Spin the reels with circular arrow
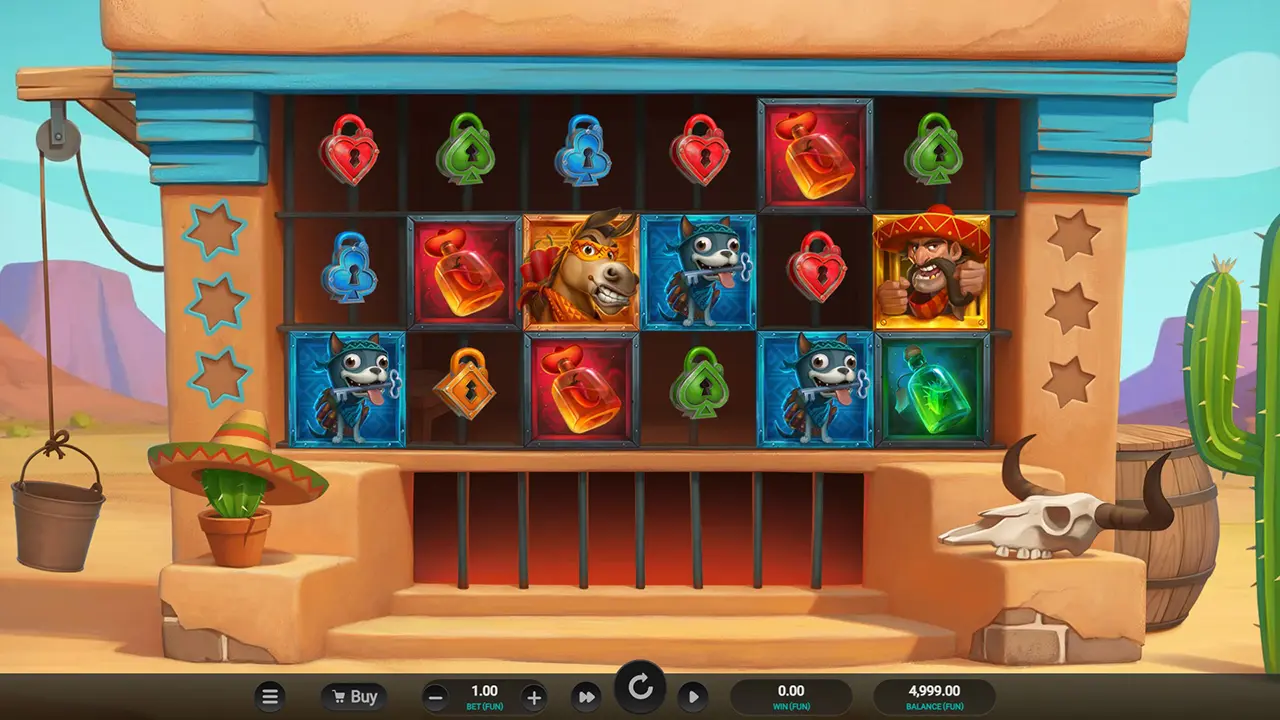This screenshot has width=1280, height=720. click(640, 688)
